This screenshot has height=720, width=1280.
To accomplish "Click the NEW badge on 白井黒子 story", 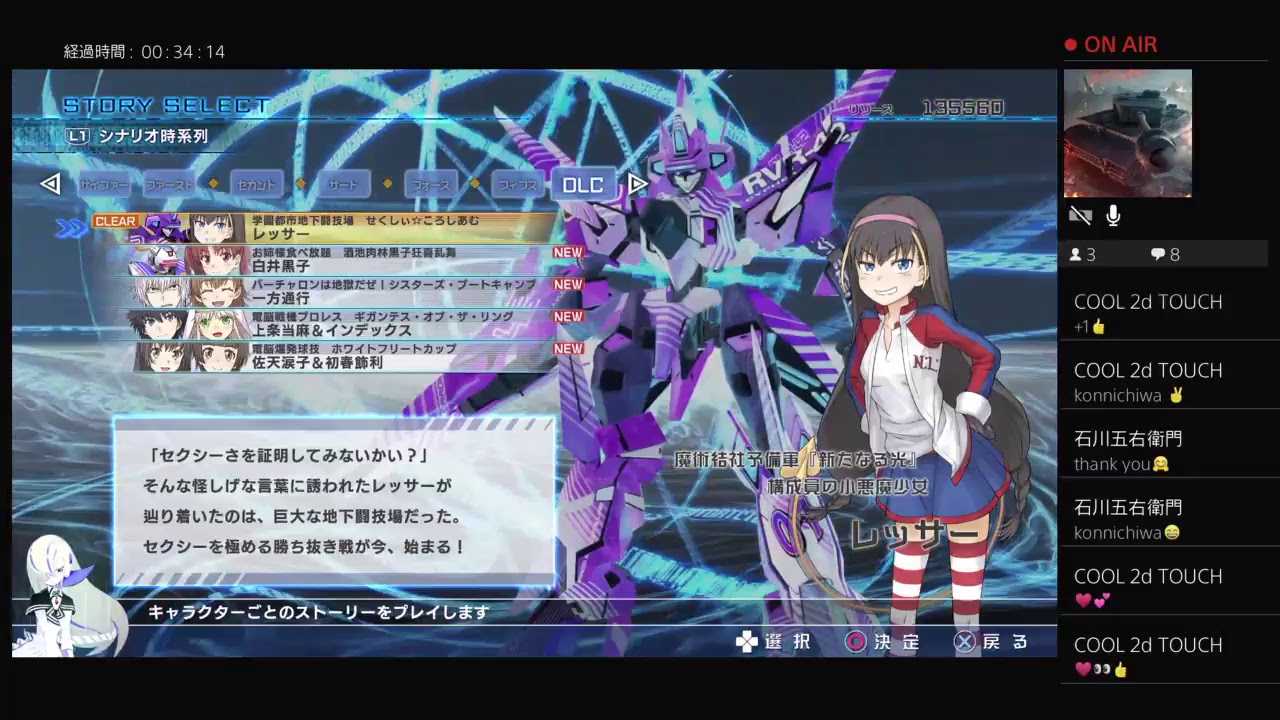I will [567, 252].
